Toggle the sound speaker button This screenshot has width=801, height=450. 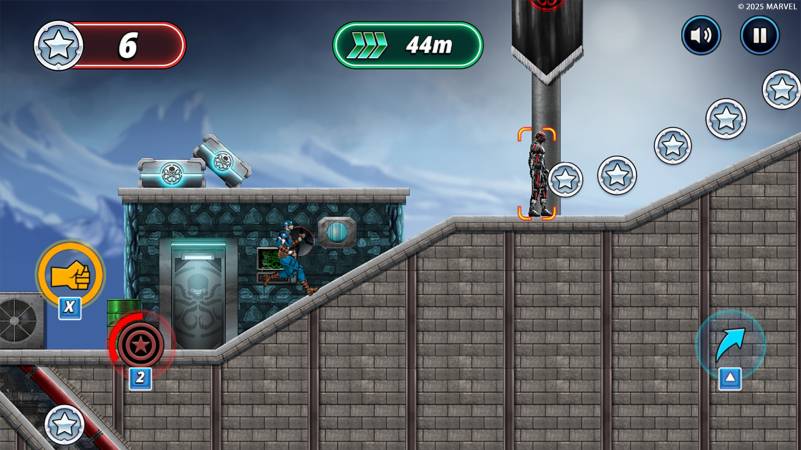click(x=701, y=36)
